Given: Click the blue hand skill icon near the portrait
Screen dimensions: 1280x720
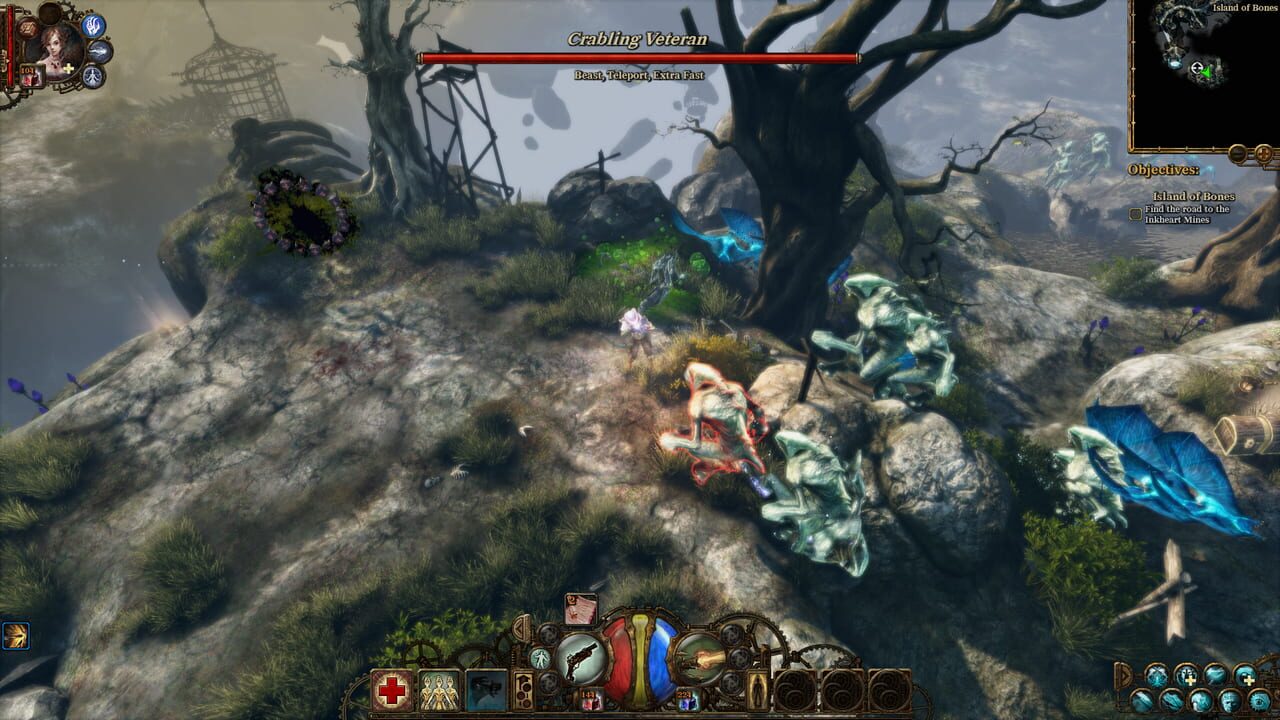Looking at the screenshot, I should [x=93, y=27].
